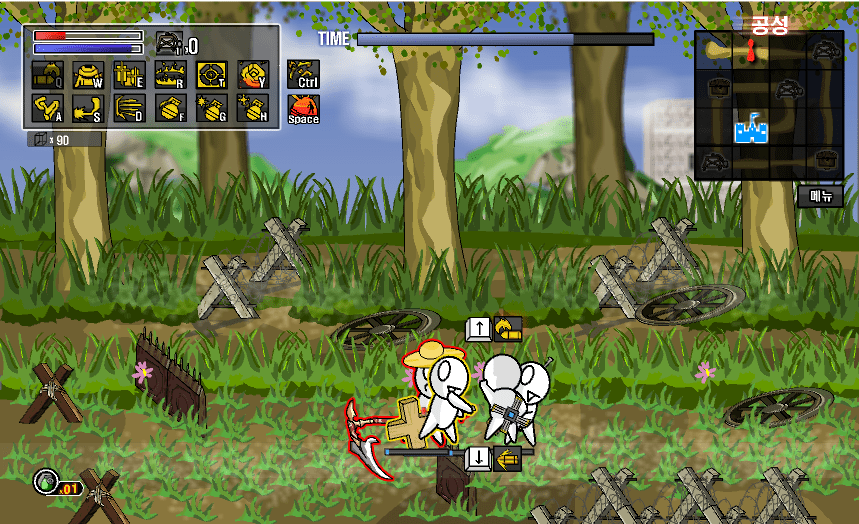
Task: Use the S punching arm skill
Action: pyautogui.click(x=88, y=109)
